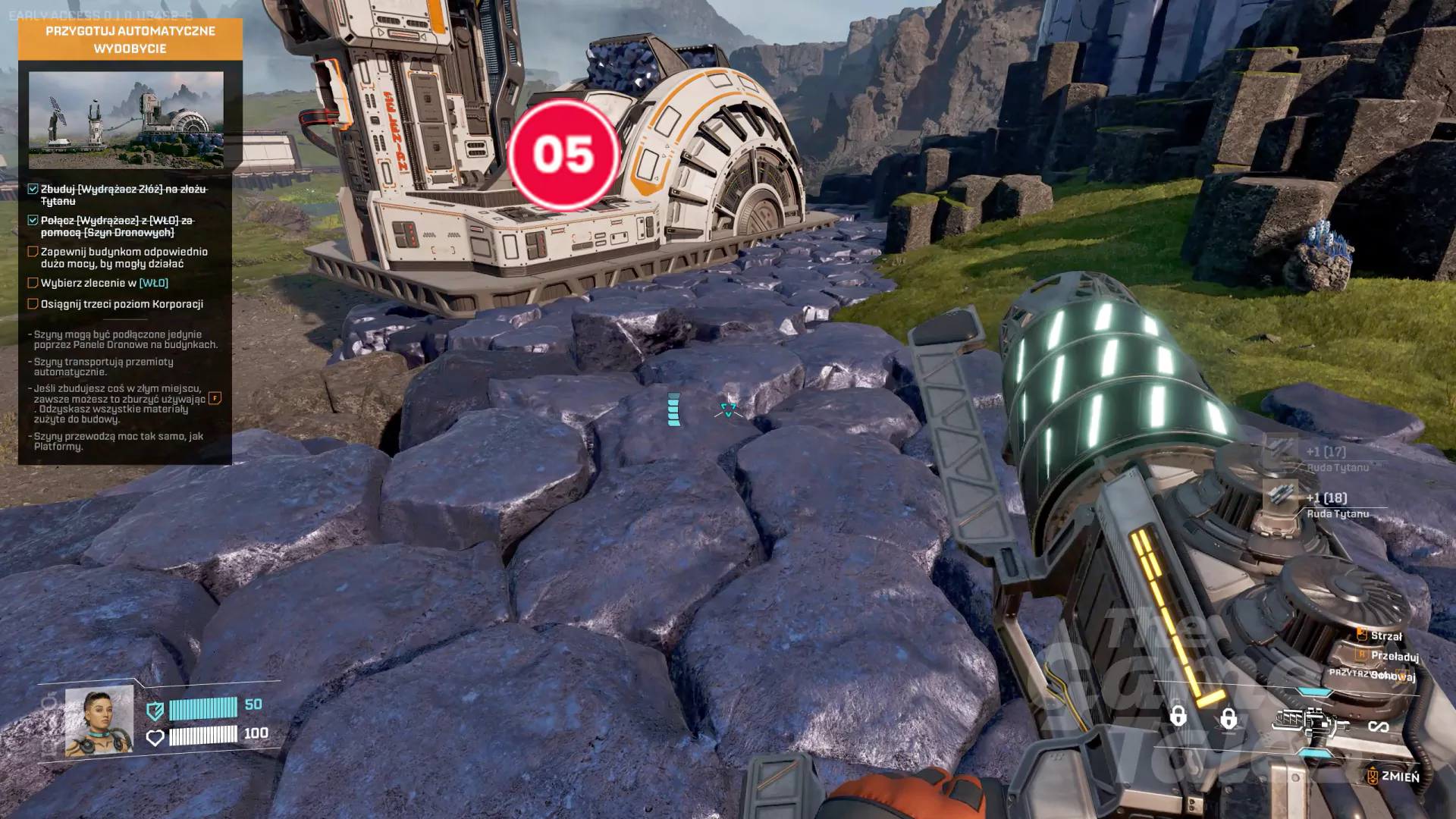Click the quest preview thumbnail image

tap(126, 120)
